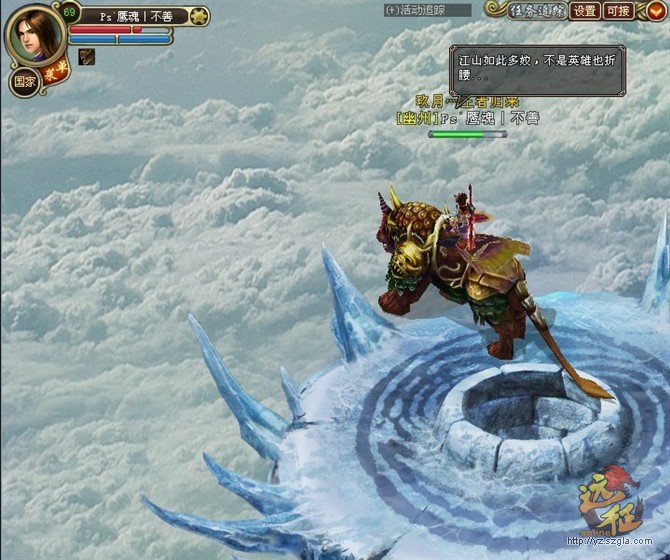Select the buff status icon under mana bar
670x560 pixels.
coord(86,56)
